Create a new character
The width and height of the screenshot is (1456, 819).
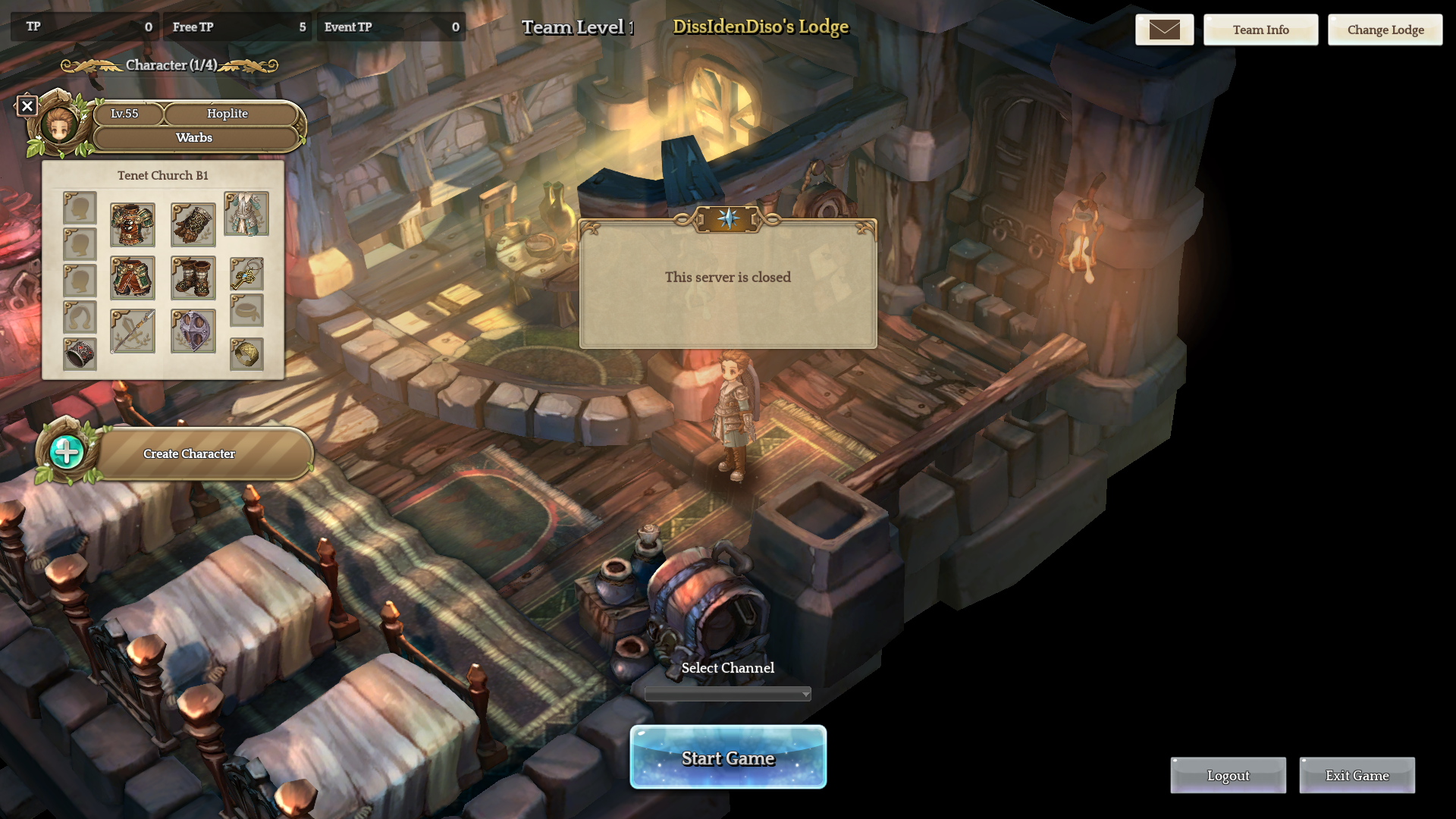pos(189,453)
